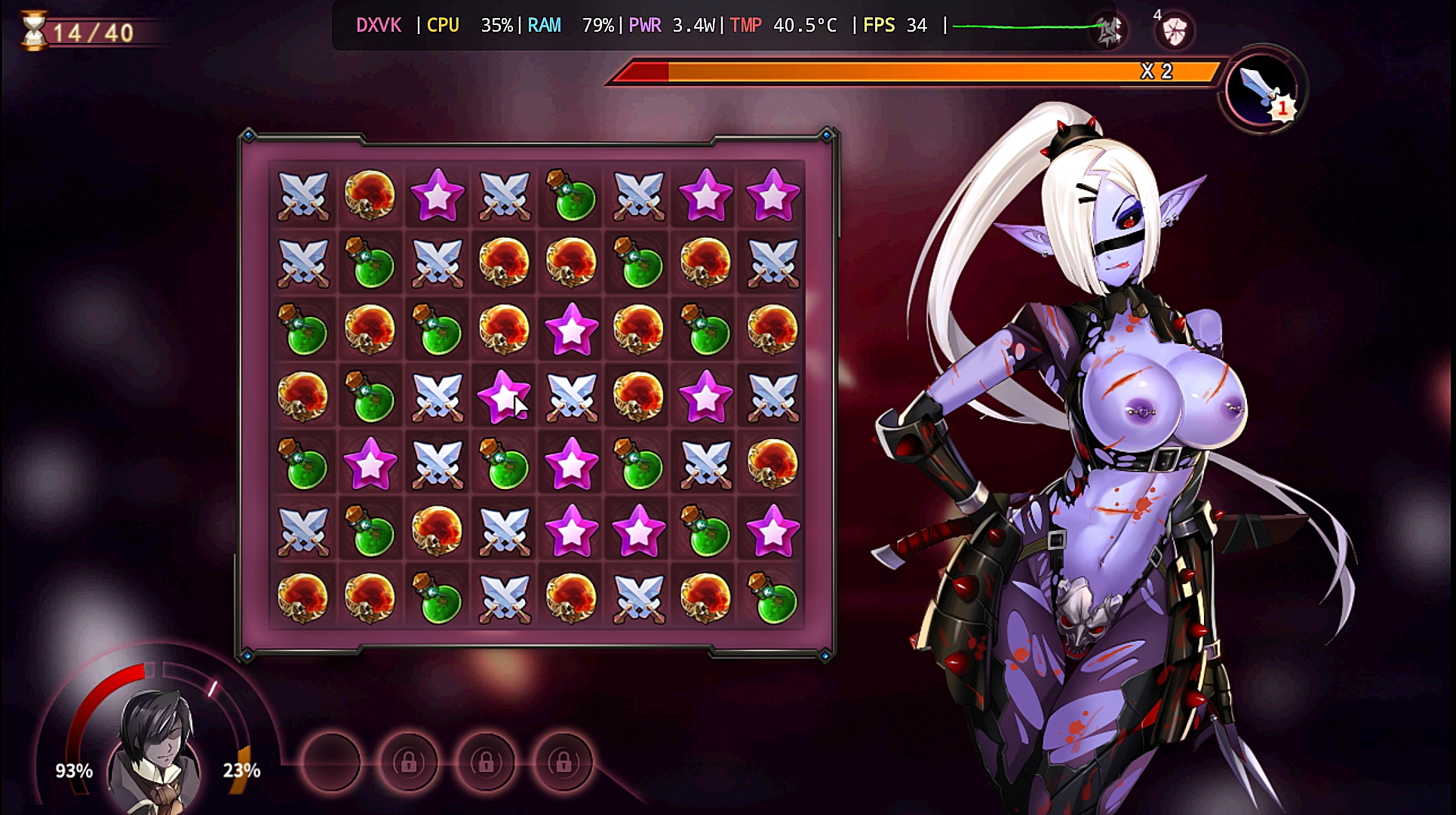The width and height of the screenshot is (1456, 815).
Task: Click the pink star tile under the mouse cursor
Action: [x=504, y=397]
